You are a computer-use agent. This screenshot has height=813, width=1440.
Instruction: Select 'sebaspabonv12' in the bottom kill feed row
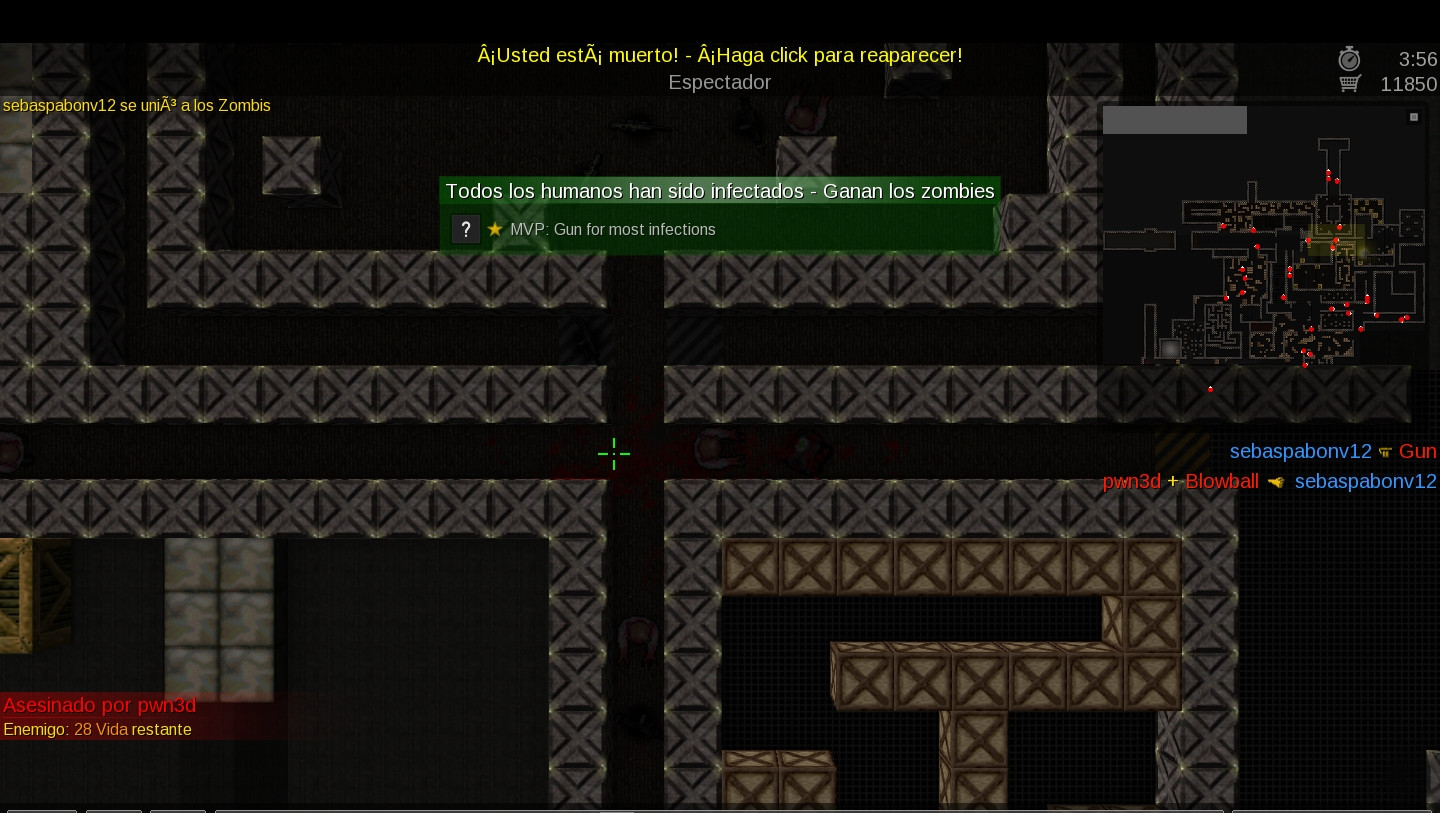pyautogui.click(x=1365, y=481)
